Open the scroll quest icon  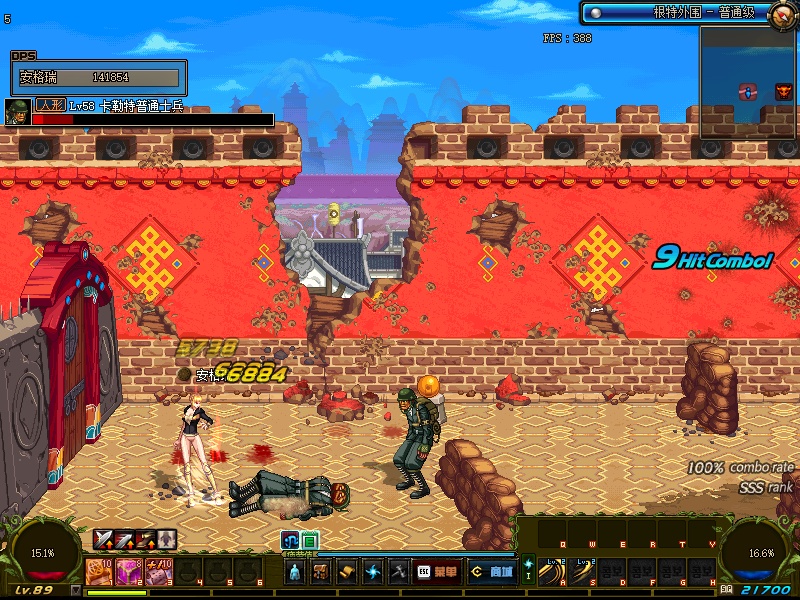(346, 572)
